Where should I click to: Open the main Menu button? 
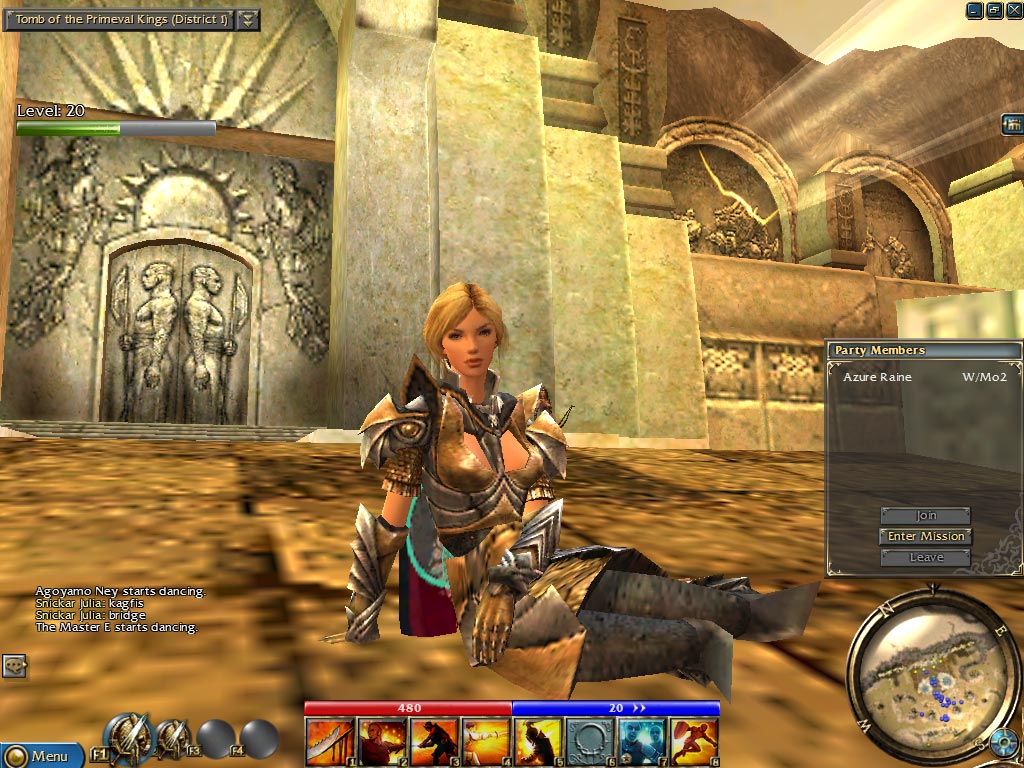(40, 755)
